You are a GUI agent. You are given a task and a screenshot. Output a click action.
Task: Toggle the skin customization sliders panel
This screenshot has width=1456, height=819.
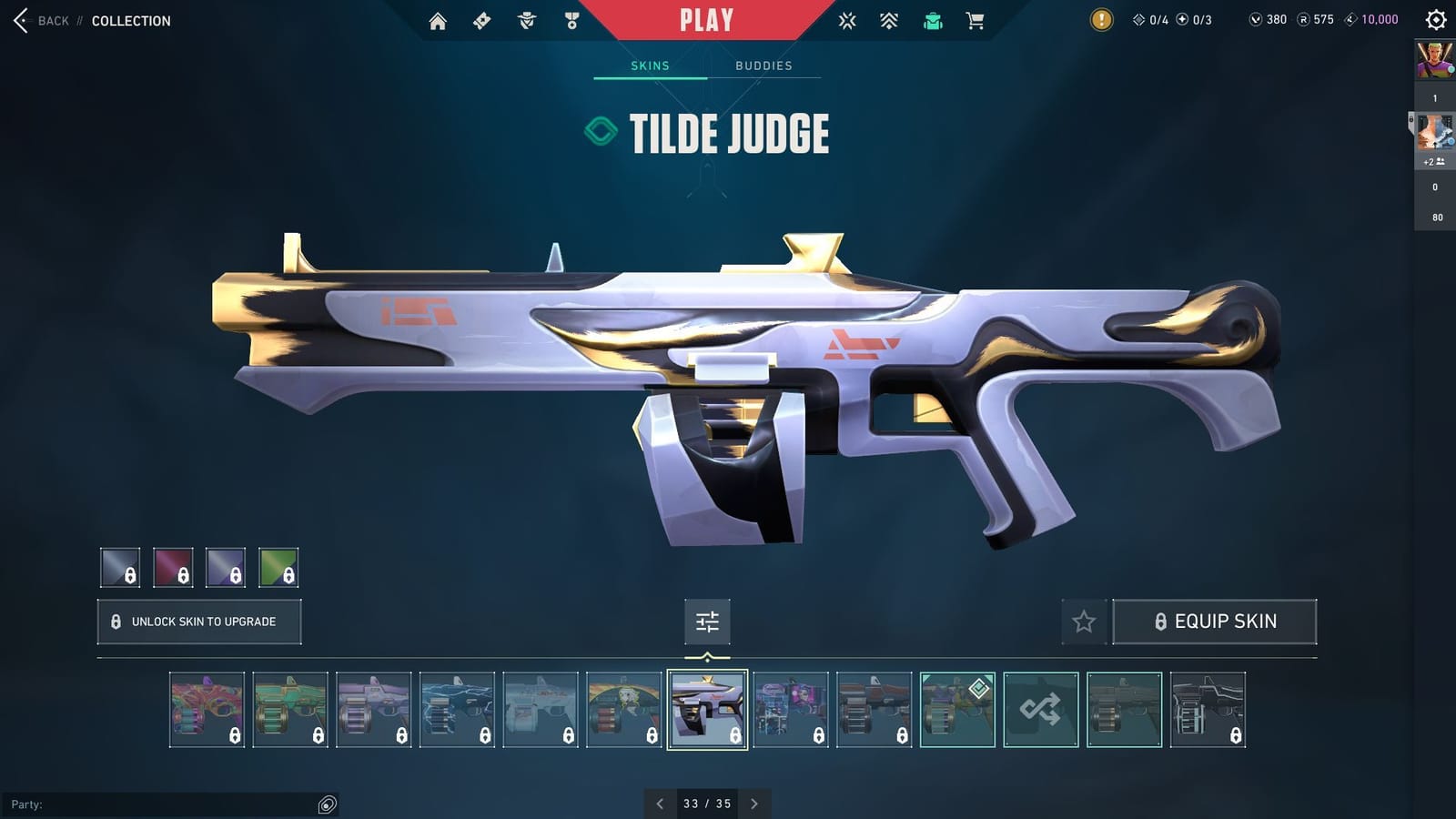706,622
